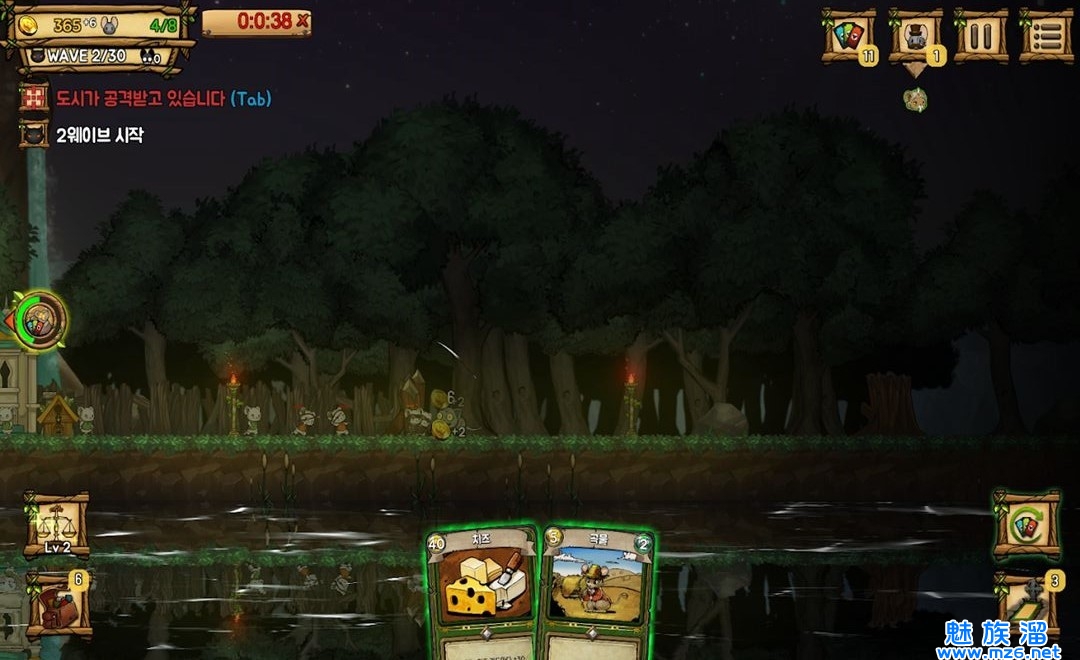The height and width of the screenshot is (660, 1080).
Task: Open the red bag inventory with 6 items
Action: tap(58, 605)
